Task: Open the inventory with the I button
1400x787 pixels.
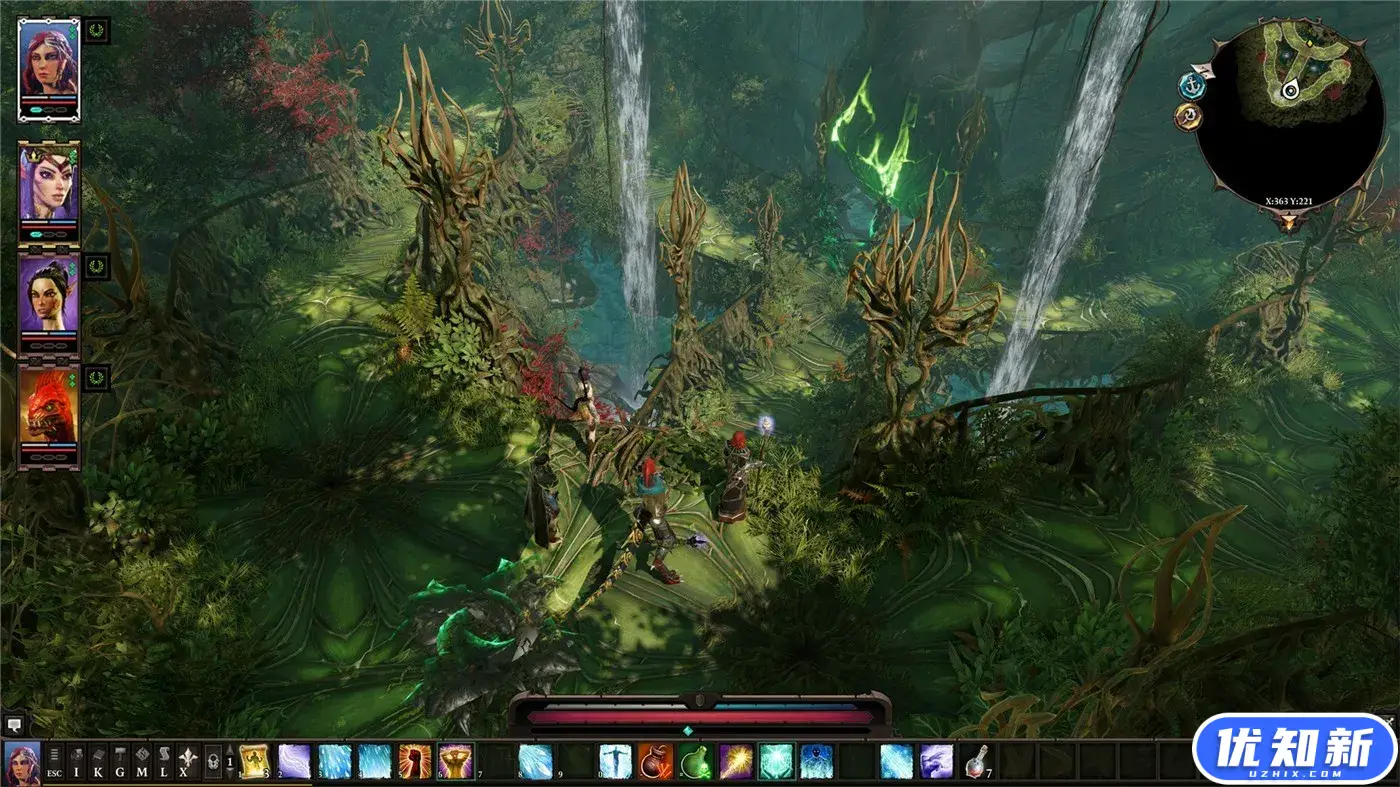Action: tap(77, 762)
